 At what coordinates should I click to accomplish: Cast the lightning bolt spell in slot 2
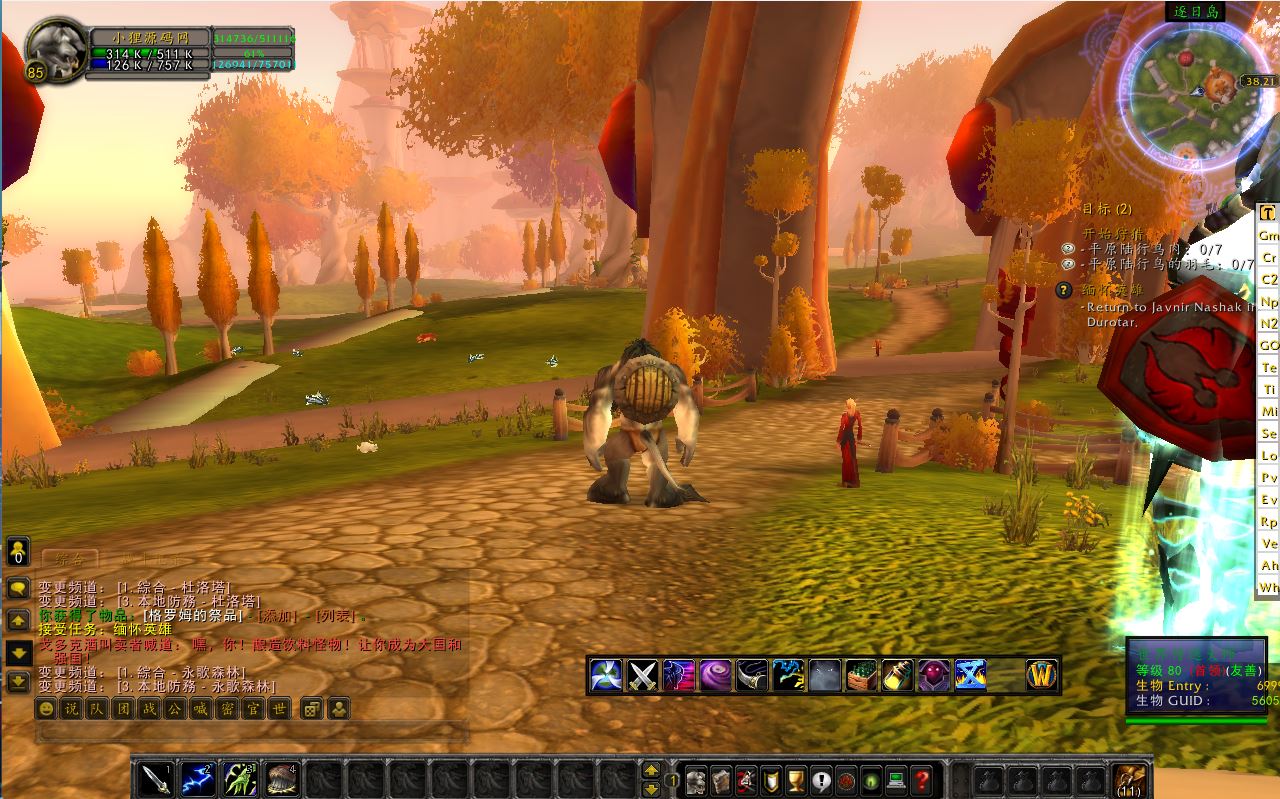point(197,778)
